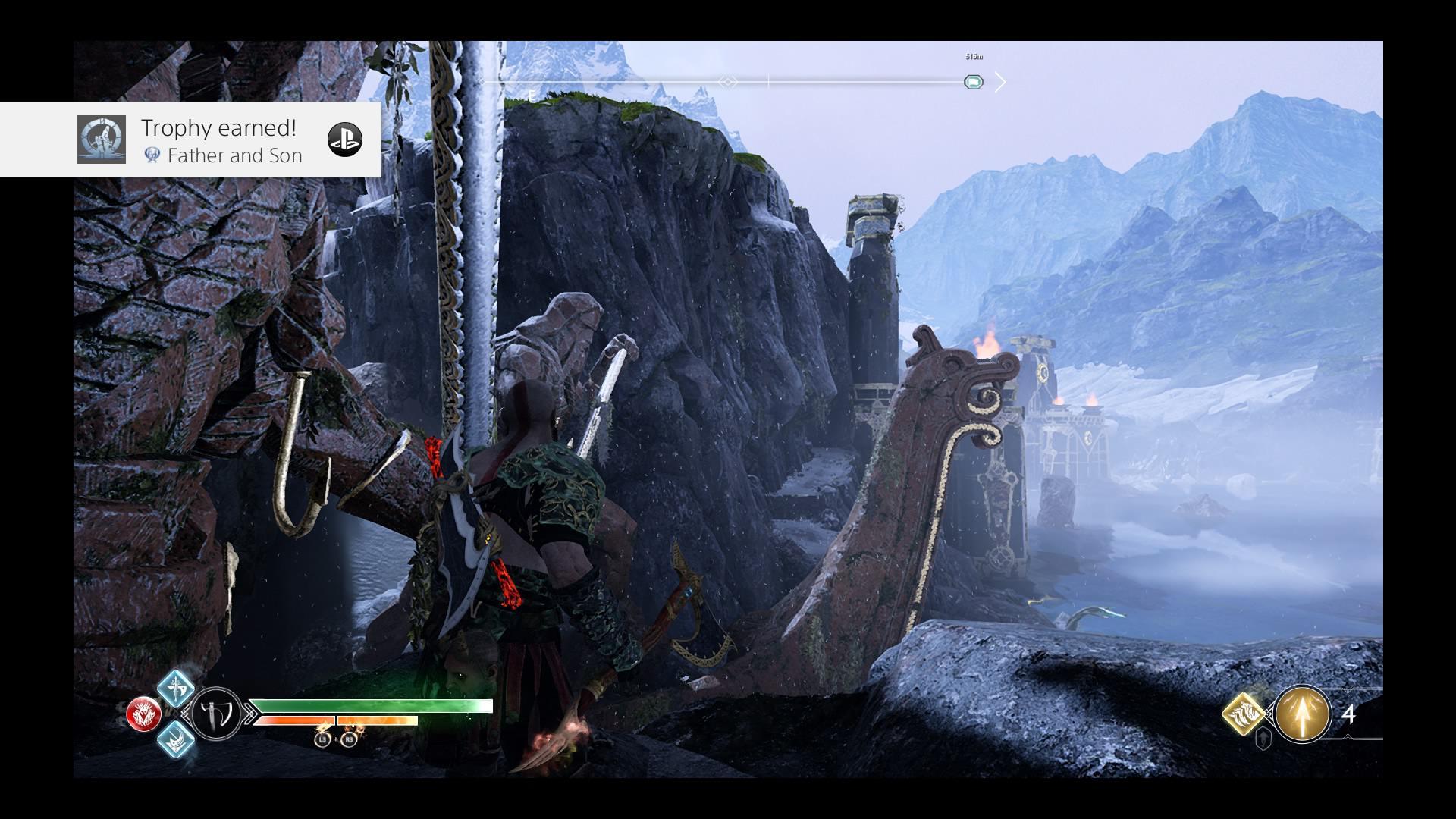Screen dimensions: 1456x819
Task: Click the diamond waypoint marker on the compass
Action: pyautogui.click(x=726, y=82)
